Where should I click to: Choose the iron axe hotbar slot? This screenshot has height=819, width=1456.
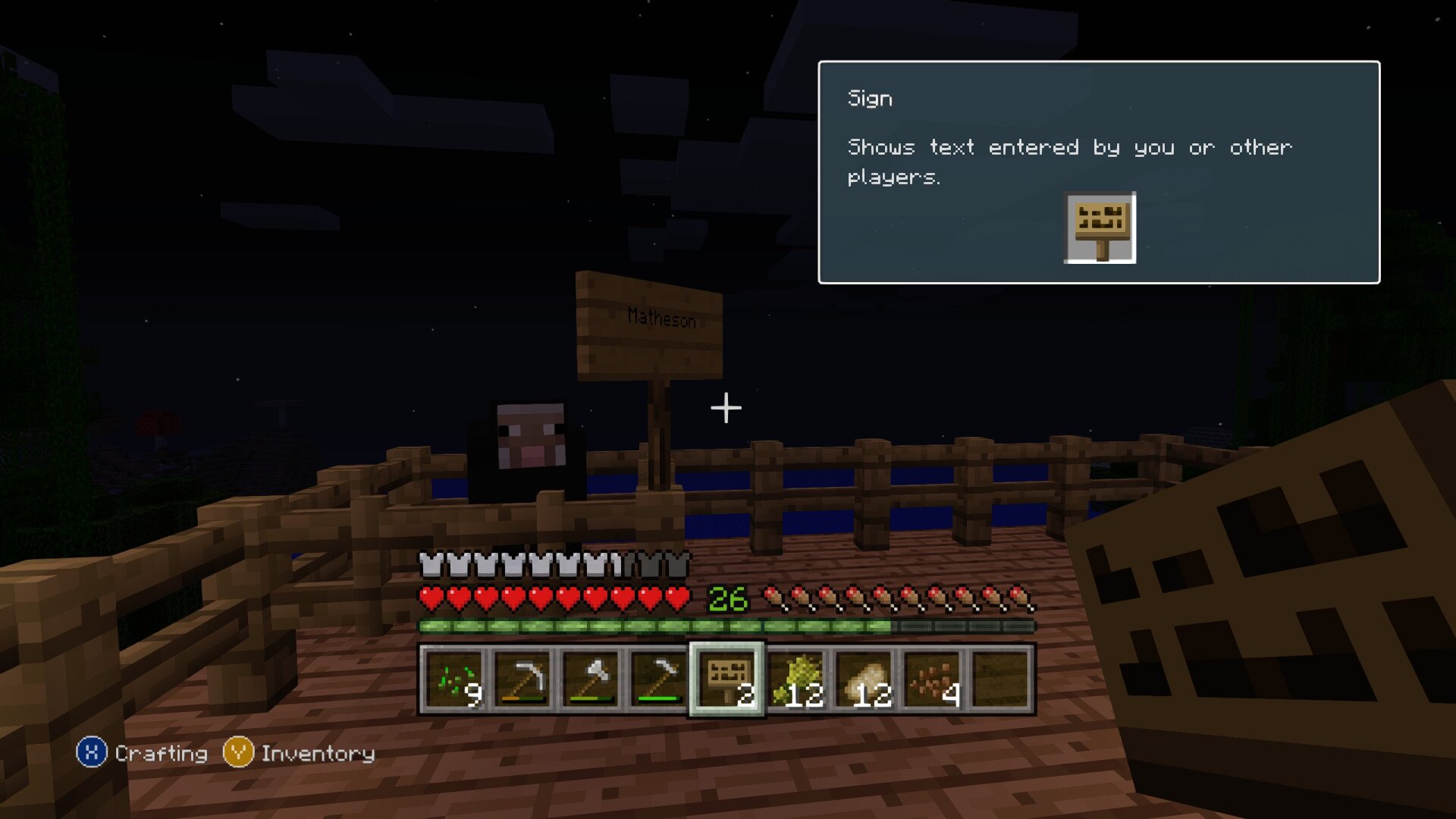pyautogui.click(x=591, y=679)
